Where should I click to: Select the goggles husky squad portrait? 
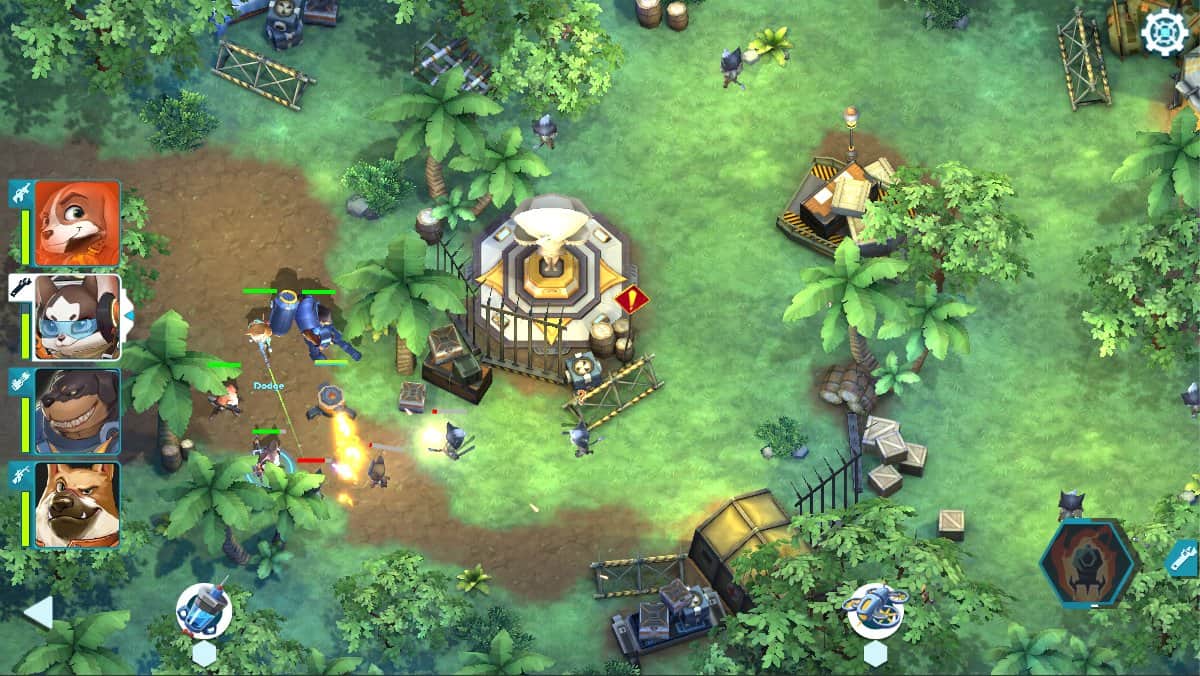(77, 317)
